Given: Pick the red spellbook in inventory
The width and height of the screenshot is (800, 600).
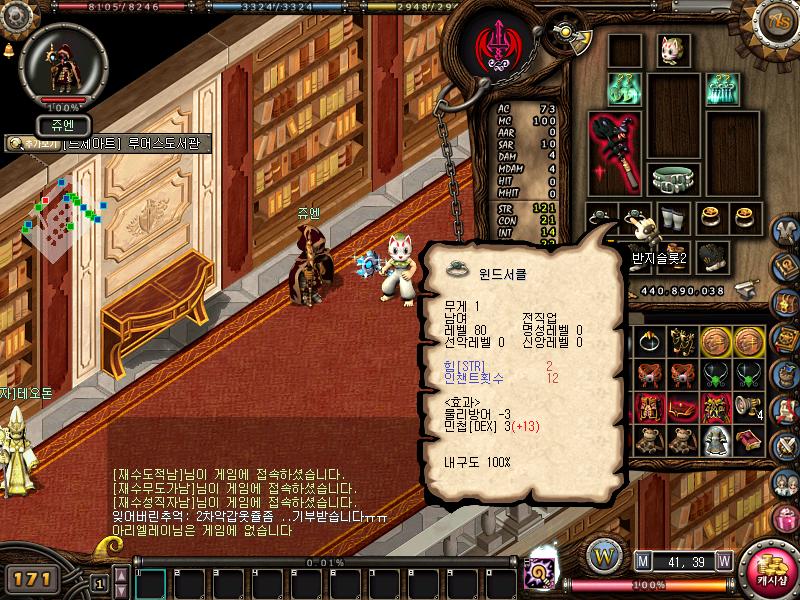Looking at the screenshot, I should pos(749,440).
